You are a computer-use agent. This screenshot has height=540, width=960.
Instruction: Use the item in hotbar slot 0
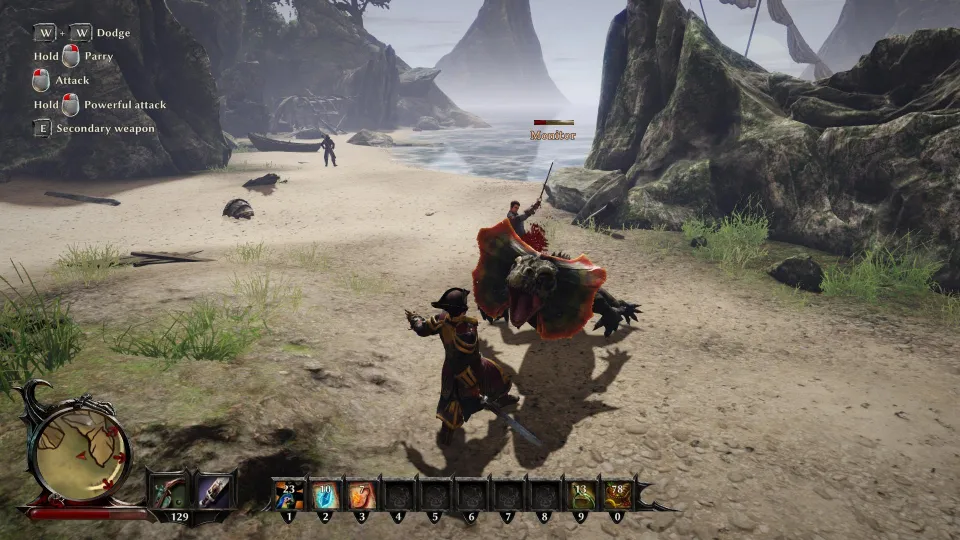click(617, 495)
